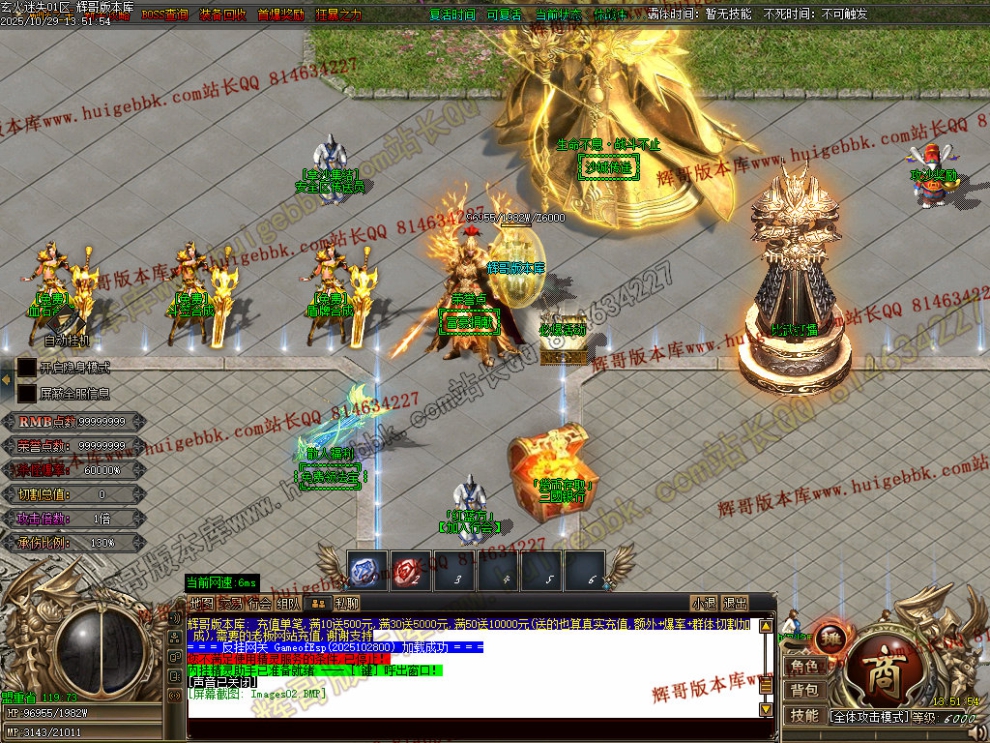Open the 背包 inventory bag
990x743 pixels.
click(x=804, y=690)
